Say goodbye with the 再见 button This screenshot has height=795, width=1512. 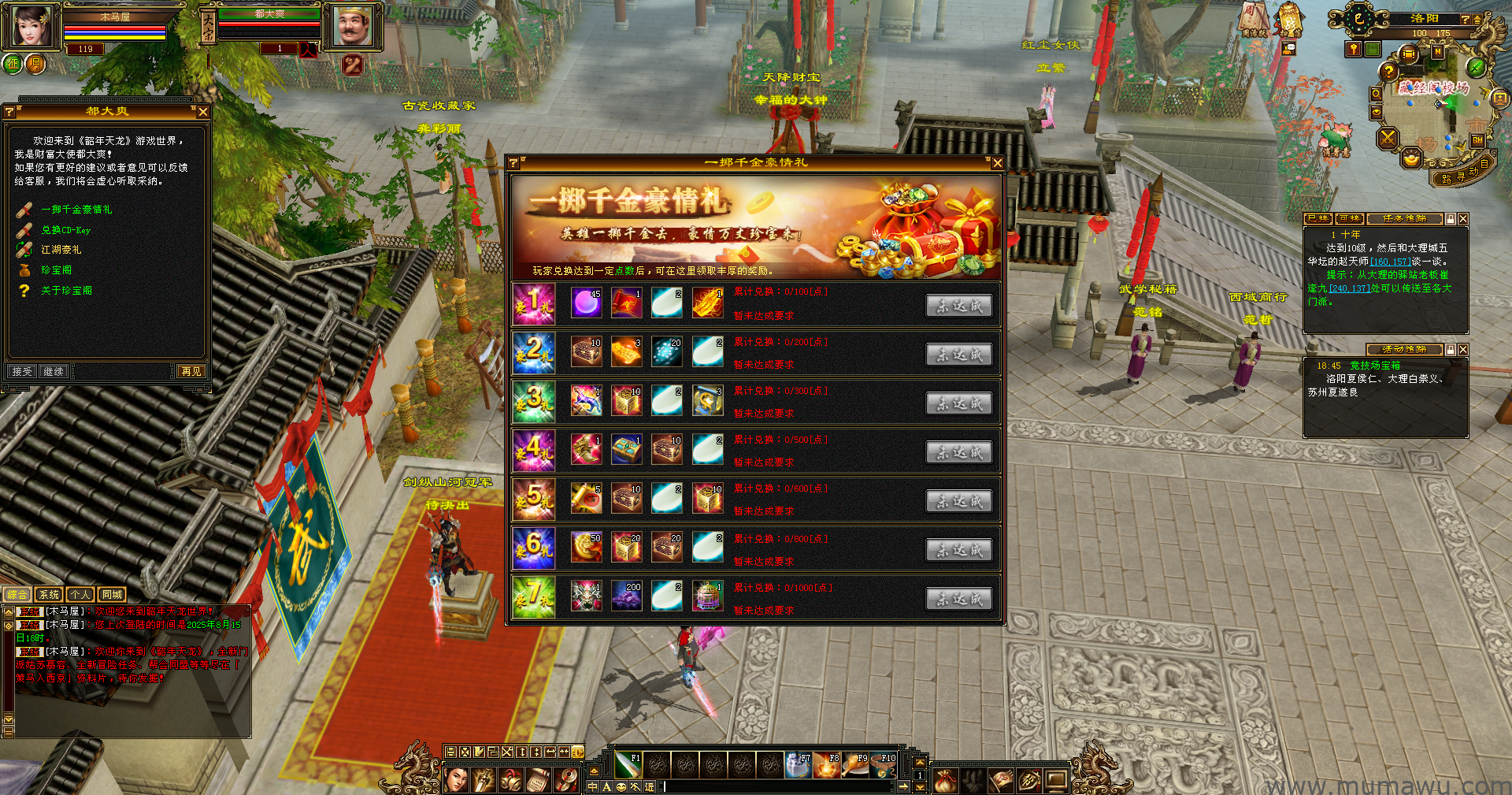pyautogui.click(x=191, y=371)
